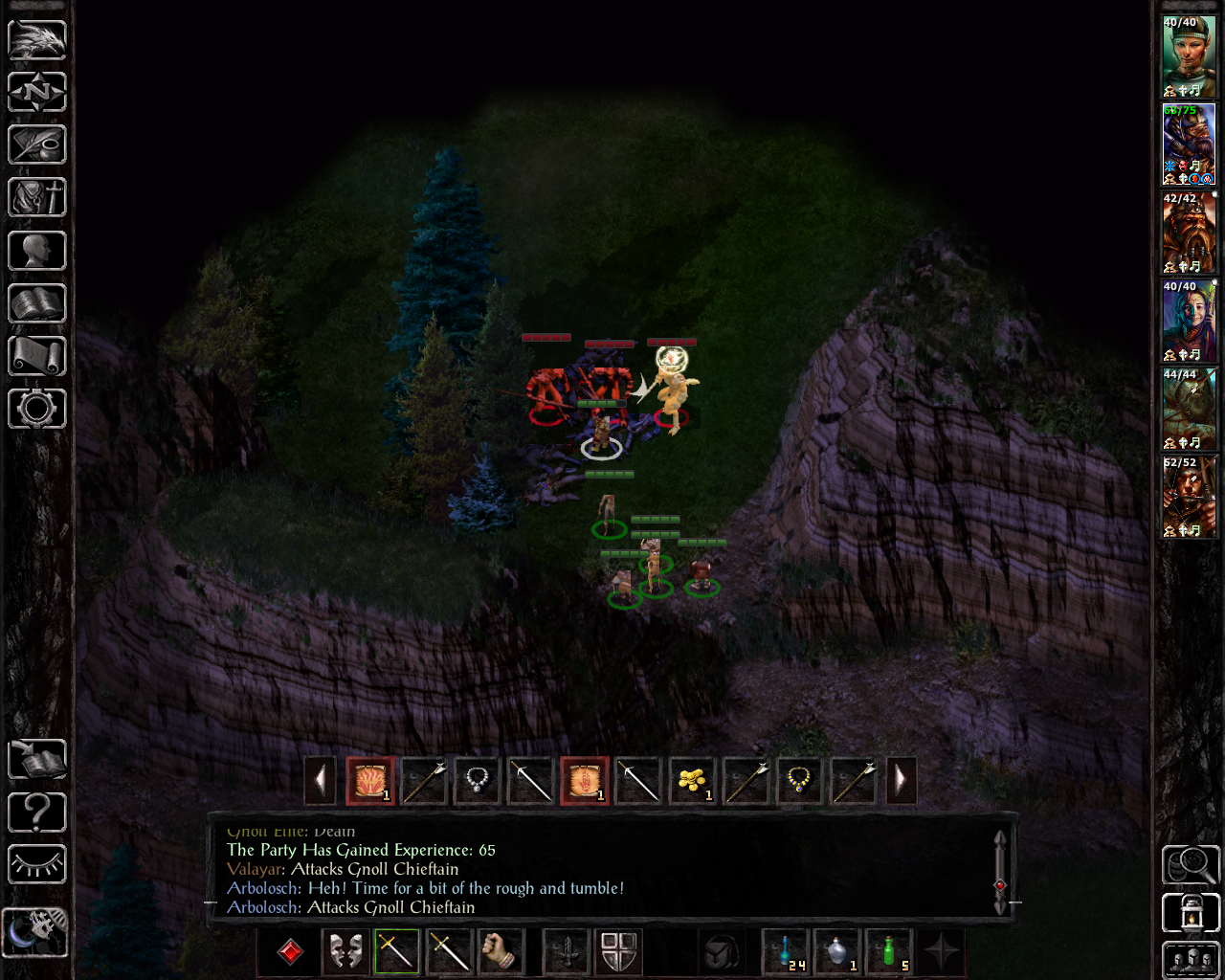The width and height of the screenshot is (1225, 980).
Task: Activate the theater masks ability button
Action: pos(345,951)
